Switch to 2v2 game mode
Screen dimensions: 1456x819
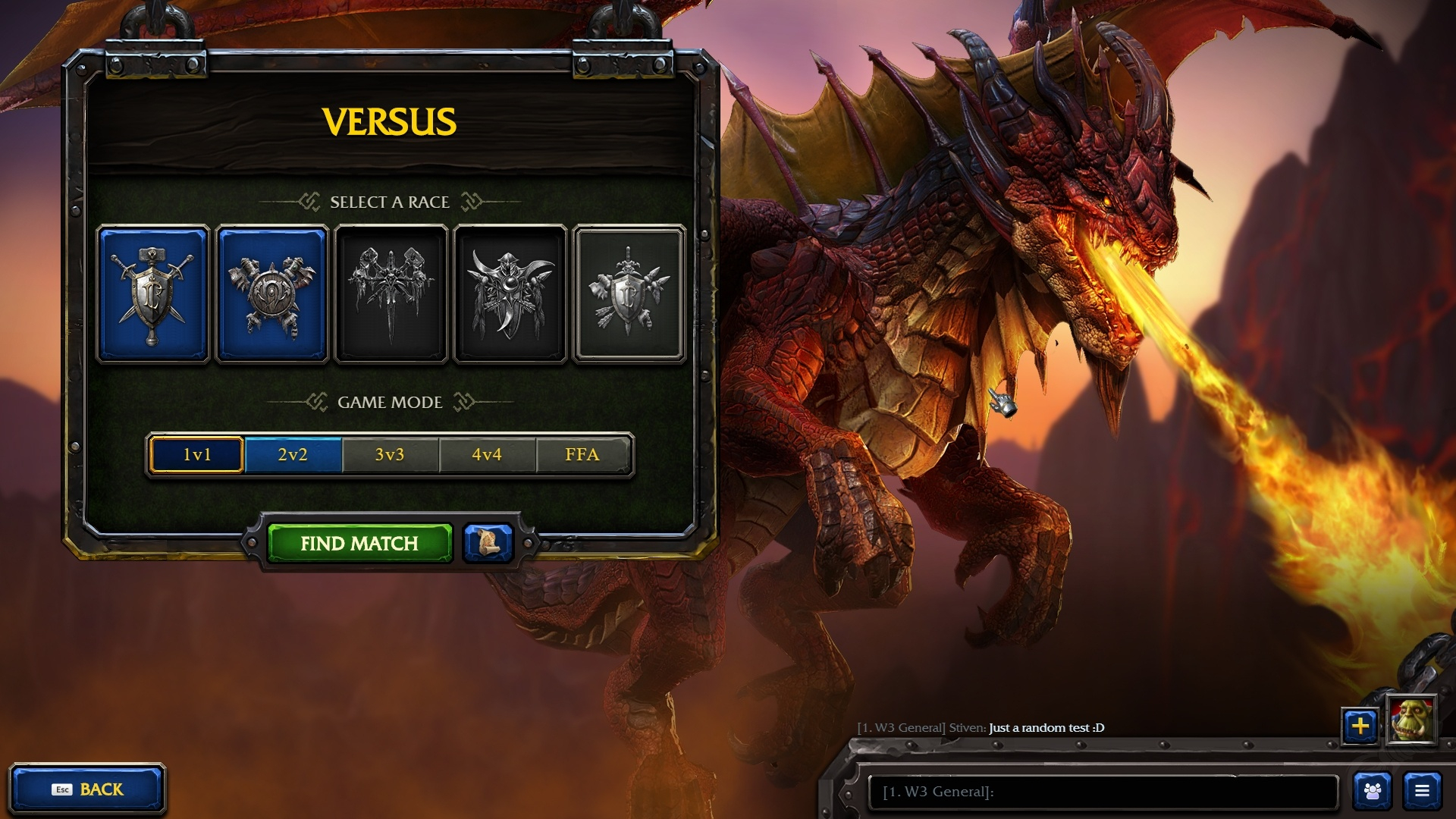tap(293, 454)
